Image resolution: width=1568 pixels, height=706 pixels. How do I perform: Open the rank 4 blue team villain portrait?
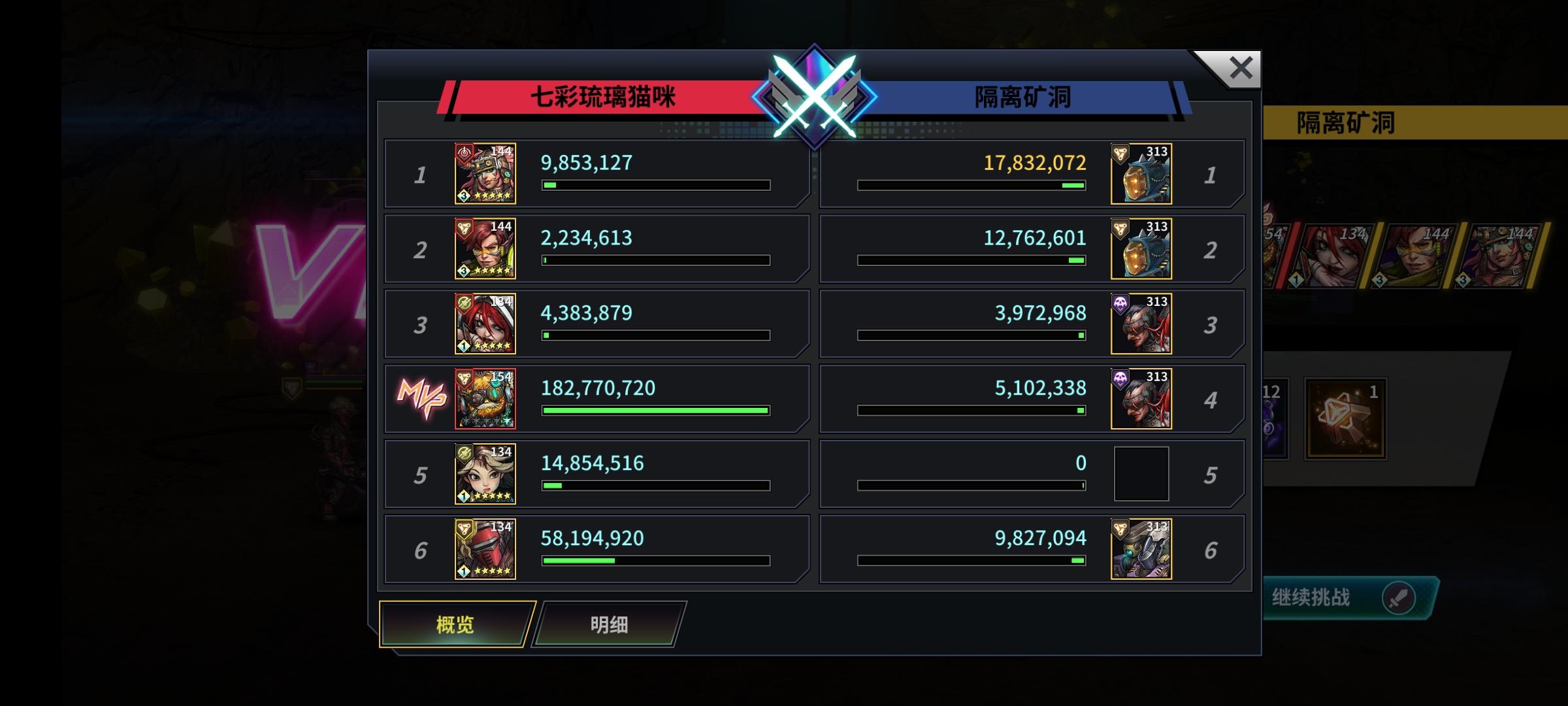[x=1141, y=397]
